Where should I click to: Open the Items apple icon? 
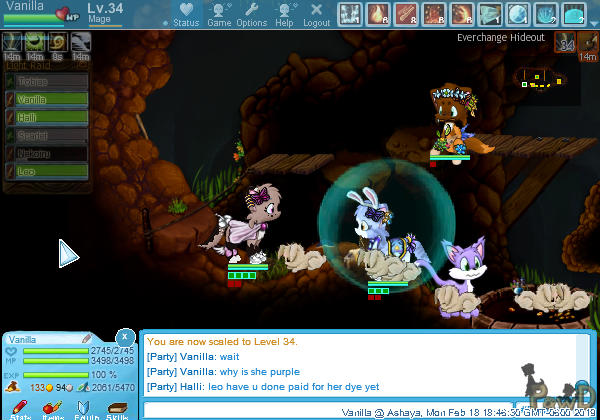(53, 410)
